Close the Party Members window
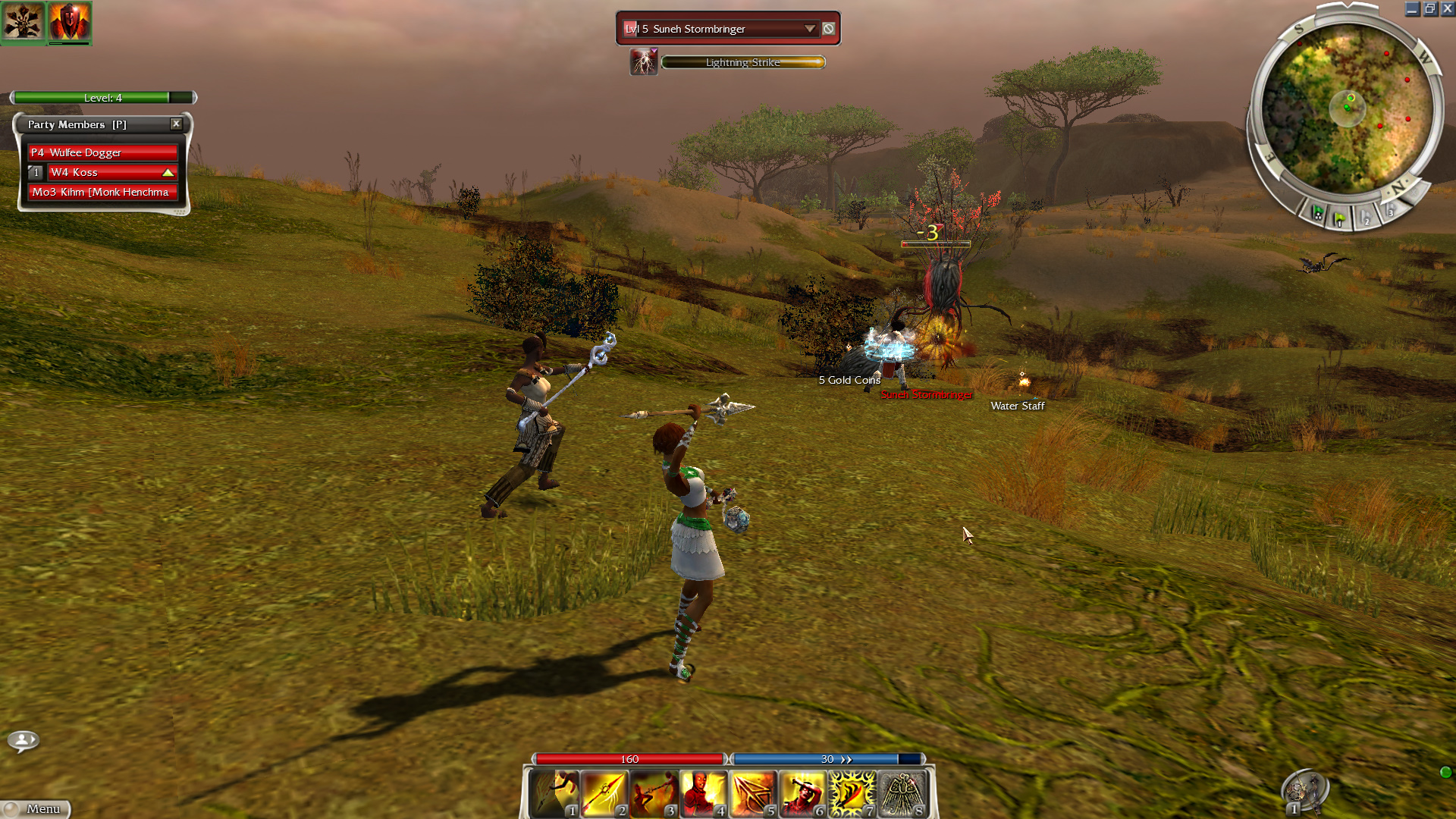 click(x=176, y=124)
